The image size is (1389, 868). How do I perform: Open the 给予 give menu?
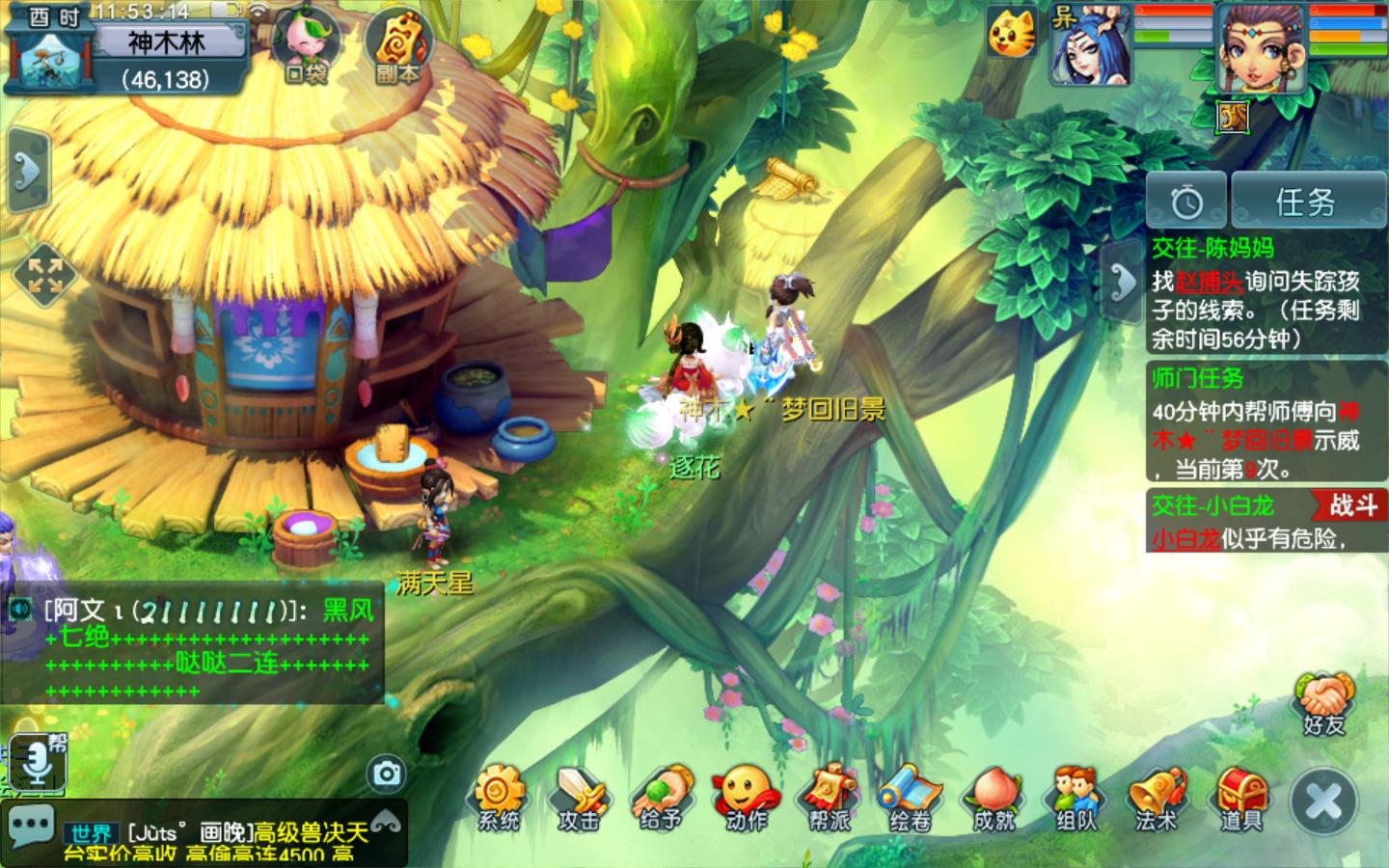[x=662, y=799]
